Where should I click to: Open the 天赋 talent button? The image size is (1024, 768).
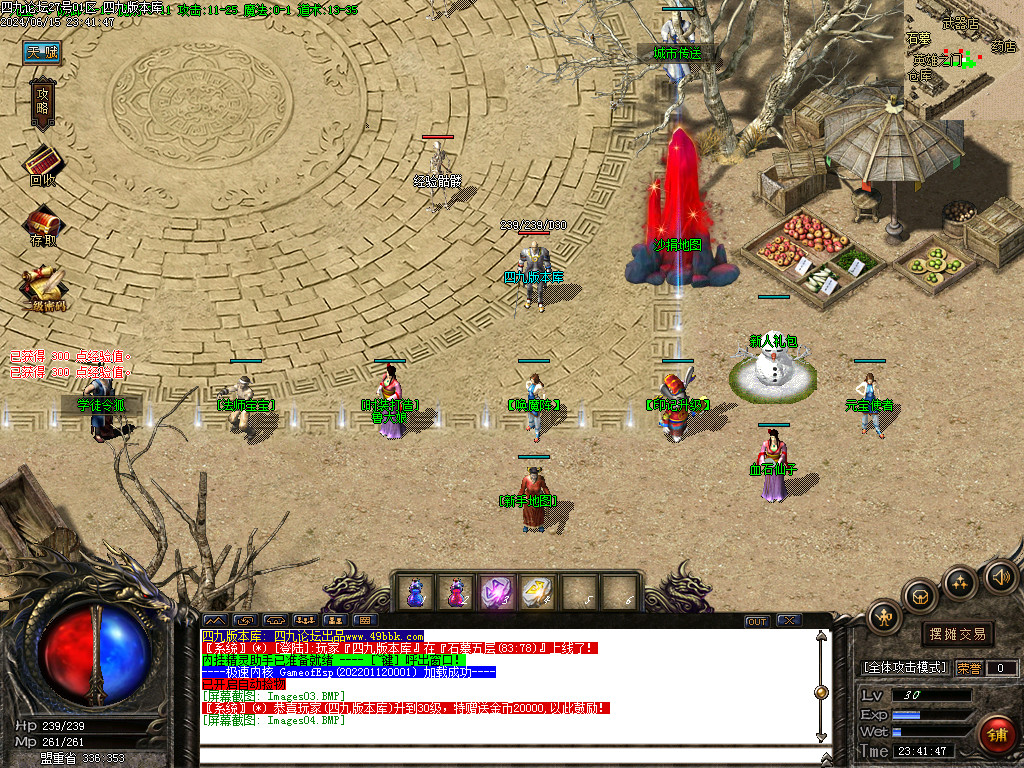(x=43, y=52)
